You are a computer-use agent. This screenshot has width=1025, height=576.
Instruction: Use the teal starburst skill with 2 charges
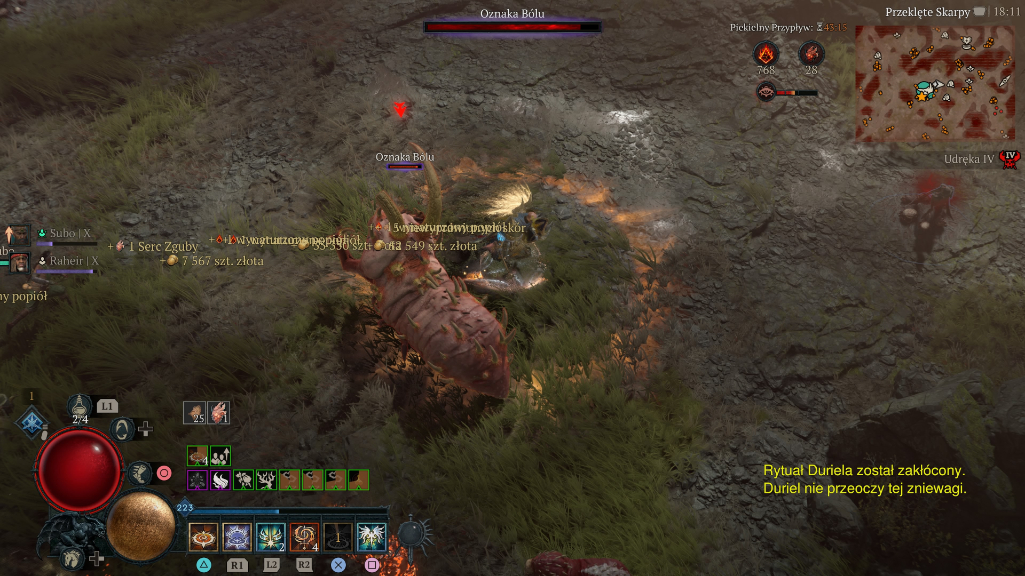click(x=271, y=537)
